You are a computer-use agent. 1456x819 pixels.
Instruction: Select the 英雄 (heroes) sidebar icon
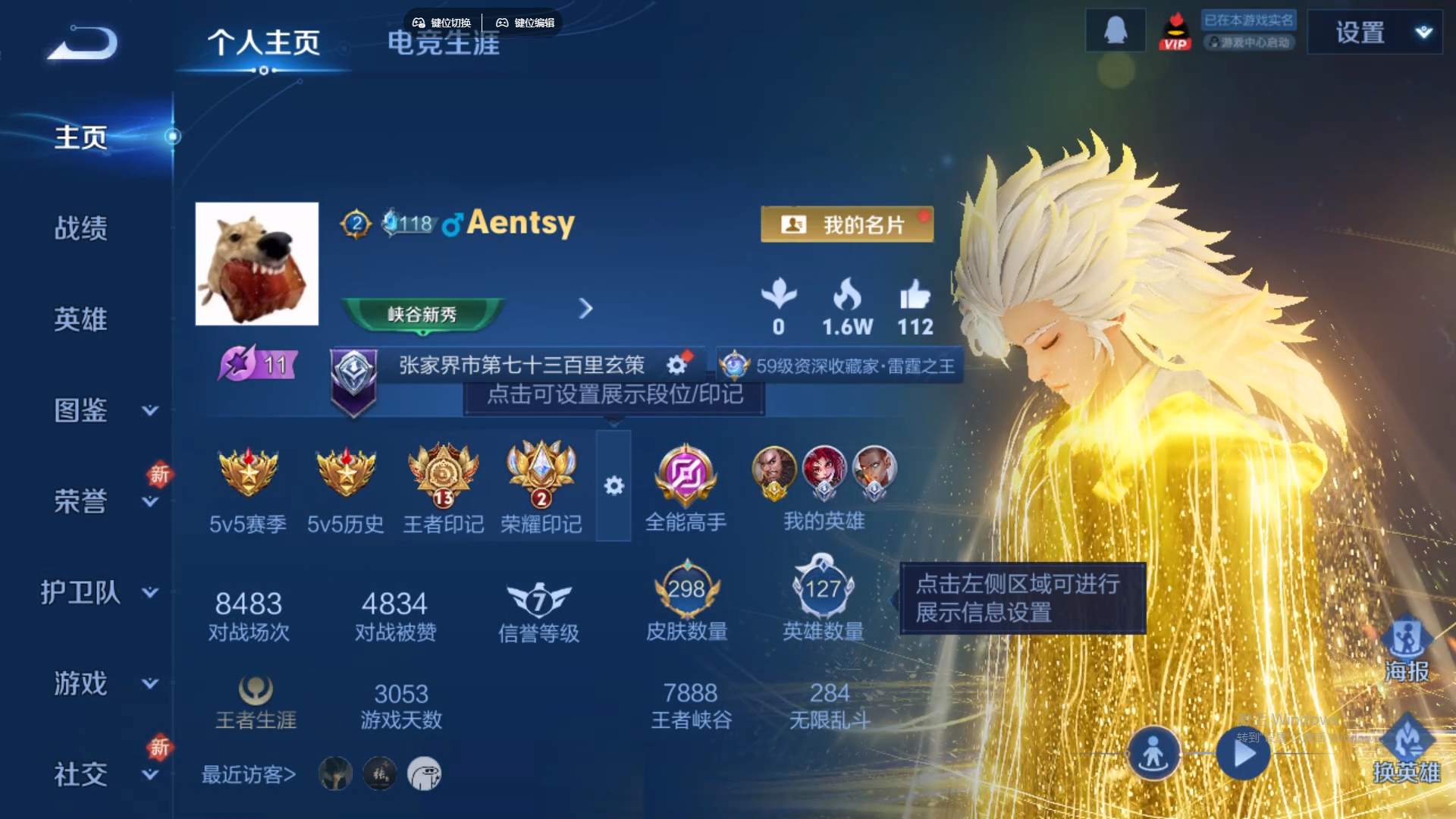click(x=82, y=320)
